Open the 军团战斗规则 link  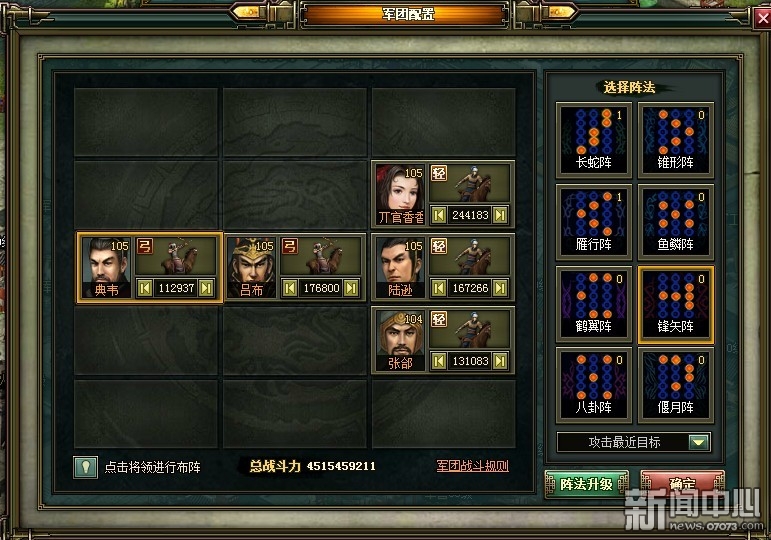(x=472, y=466)
